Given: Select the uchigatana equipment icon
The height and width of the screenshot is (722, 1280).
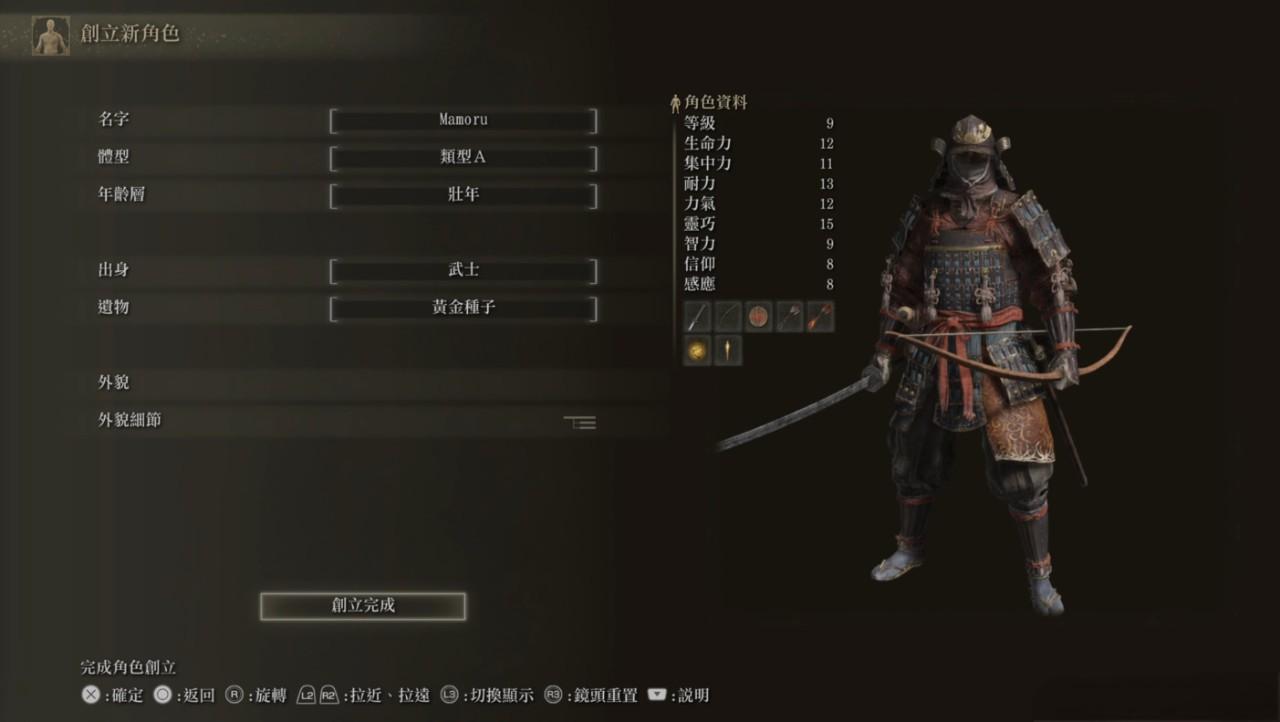Looking at the screenshot, I should pyautogui.click(x=697, y=316).
